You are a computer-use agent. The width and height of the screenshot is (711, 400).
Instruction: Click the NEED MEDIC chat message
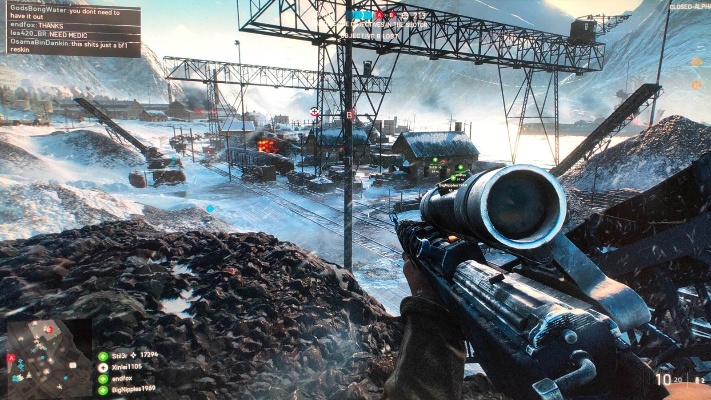click(46, 35)
